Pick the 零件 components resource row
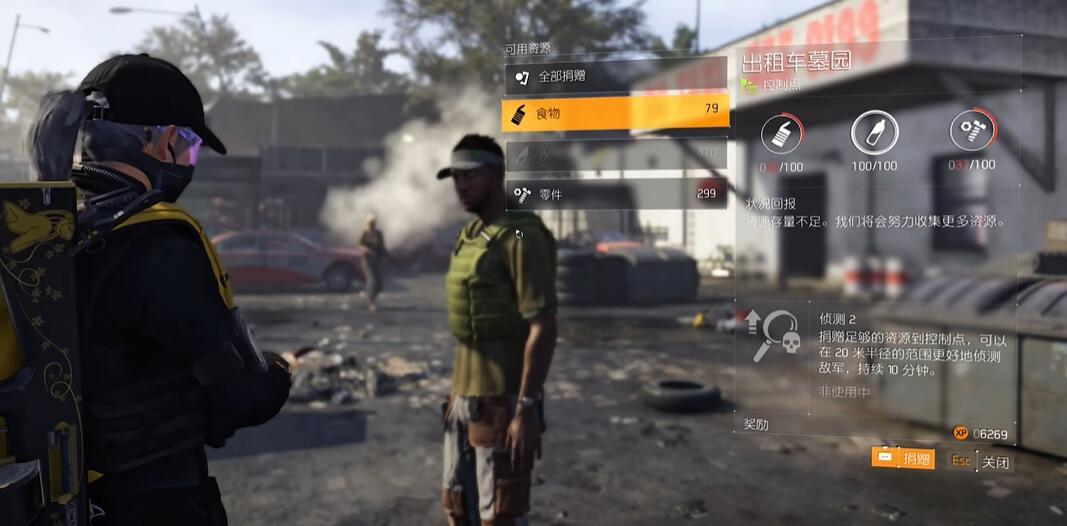The height and width of the screenshot is (526, 1067). pos(615,193)
